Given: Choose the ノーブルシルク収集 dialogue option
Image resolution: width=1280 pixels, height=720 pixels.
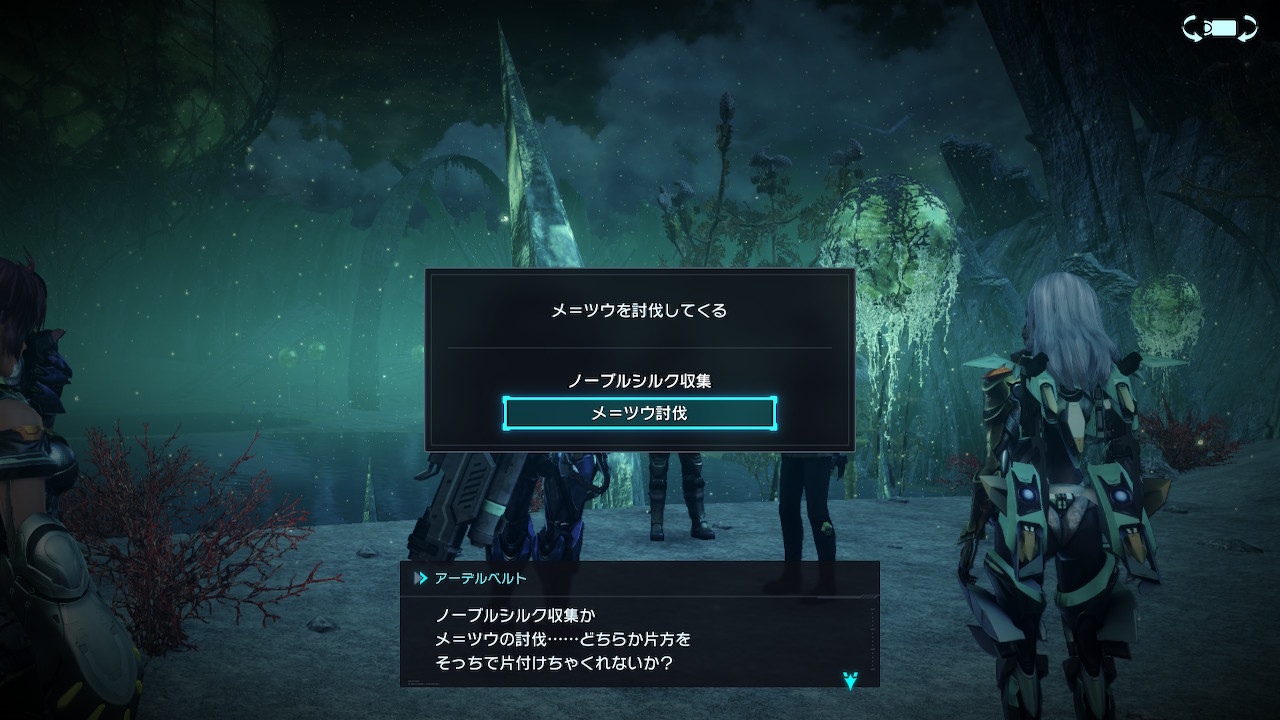Looking at the screenshot, I should click(x=639, y=381).
